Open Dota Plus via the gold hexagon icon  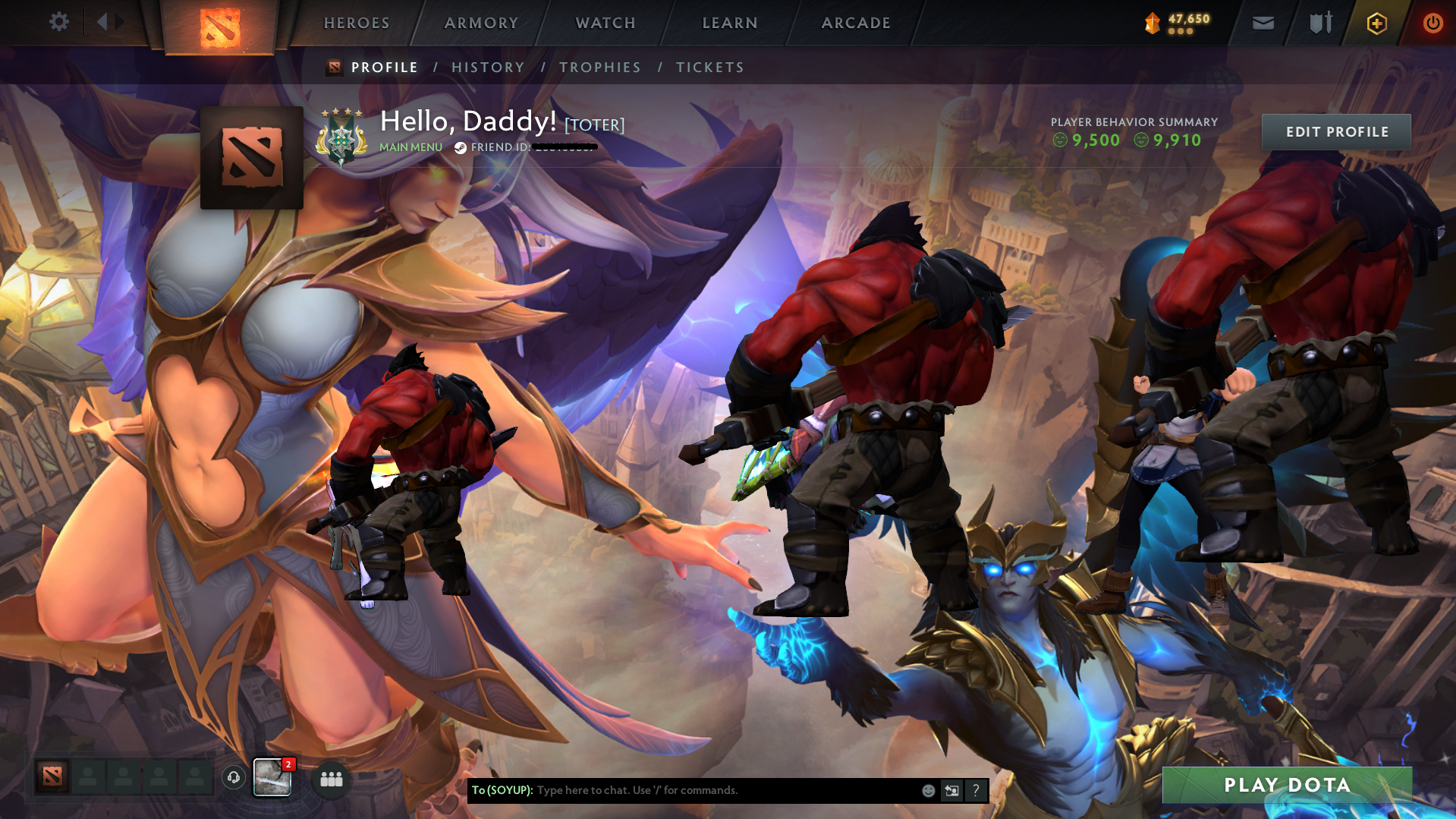point(1376,23)
